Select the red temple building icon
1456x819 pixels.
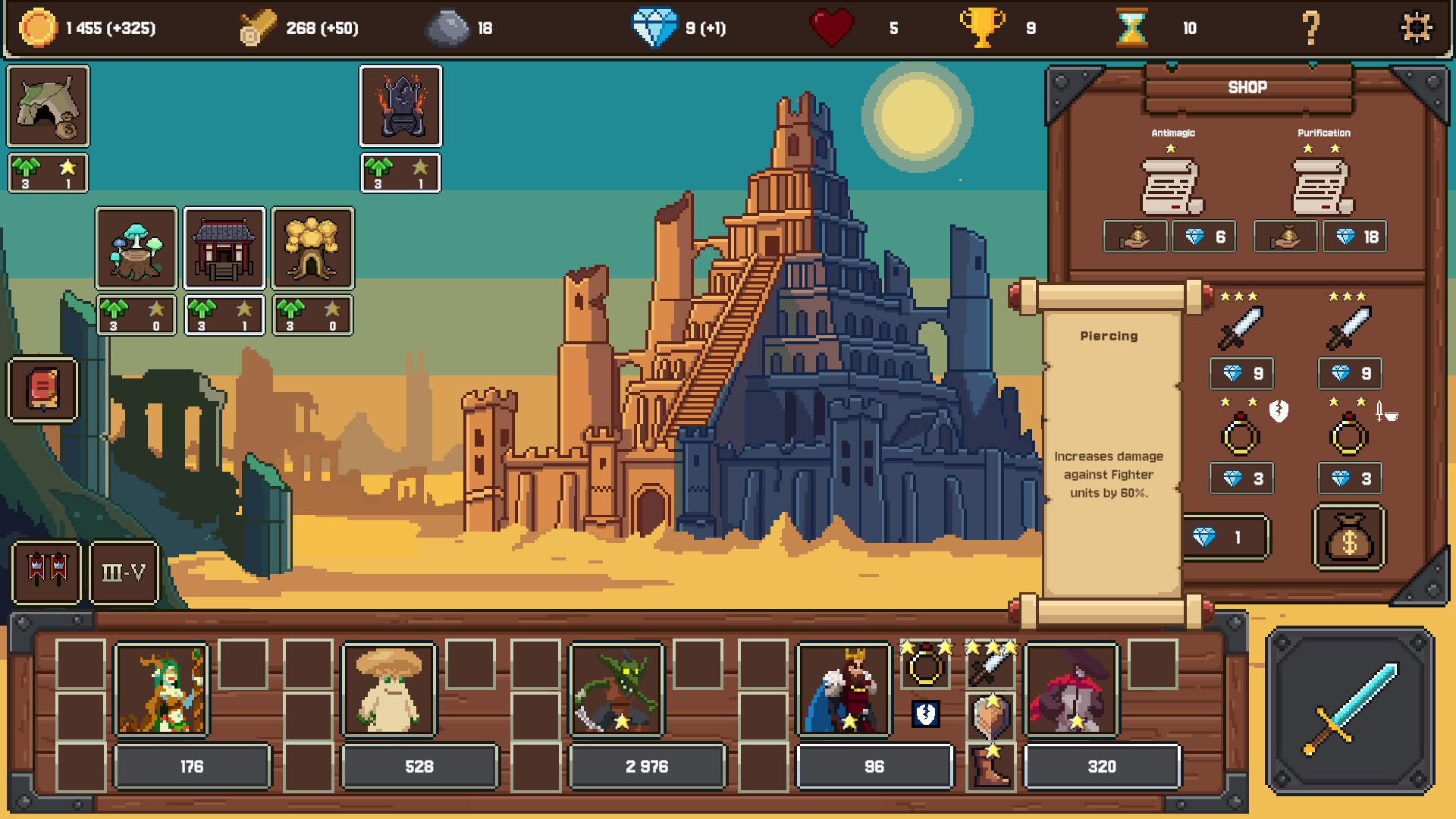[x=224, y=248]
